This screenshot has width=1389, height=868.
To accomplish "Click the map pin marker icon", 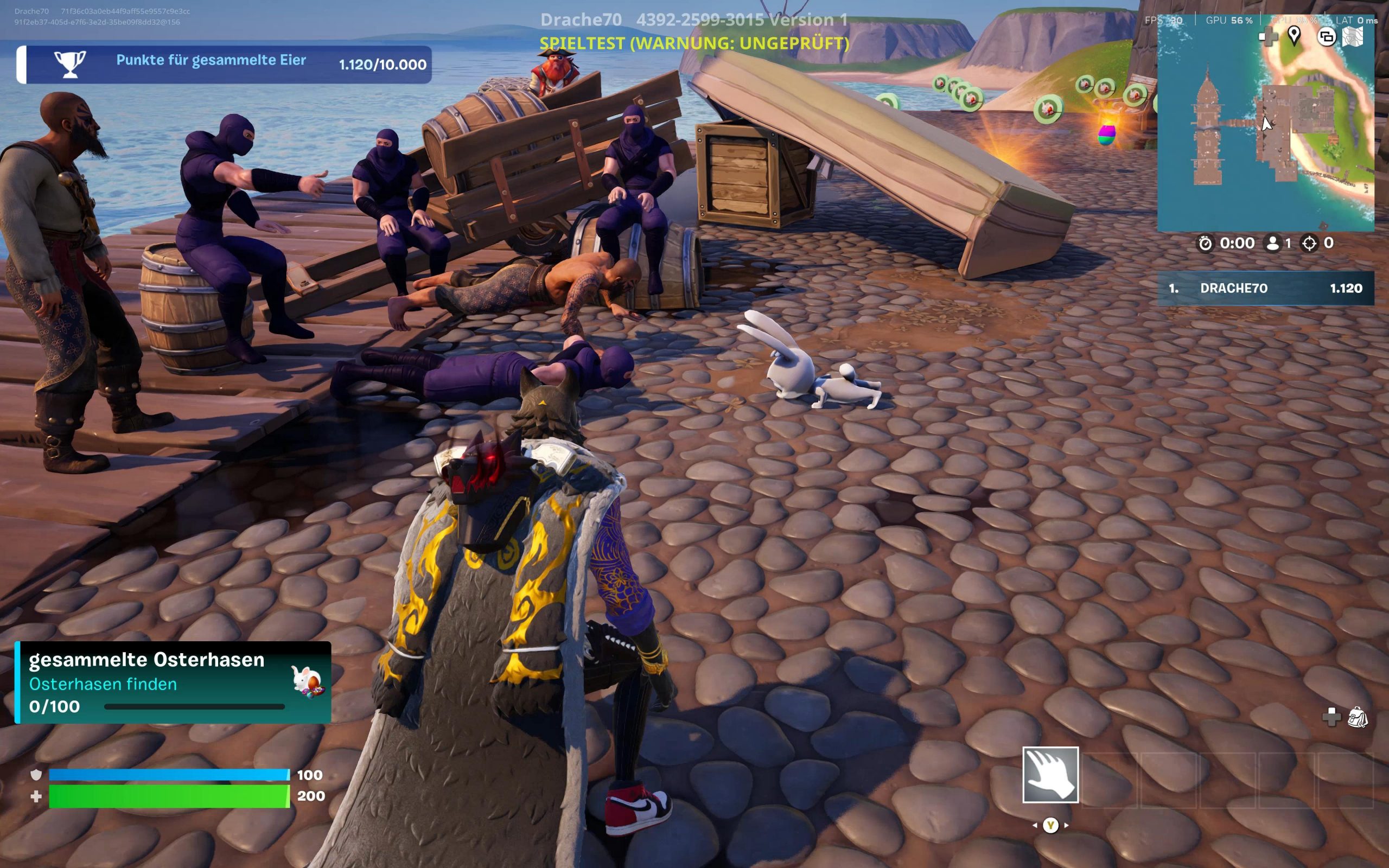I will [1294, 36].
